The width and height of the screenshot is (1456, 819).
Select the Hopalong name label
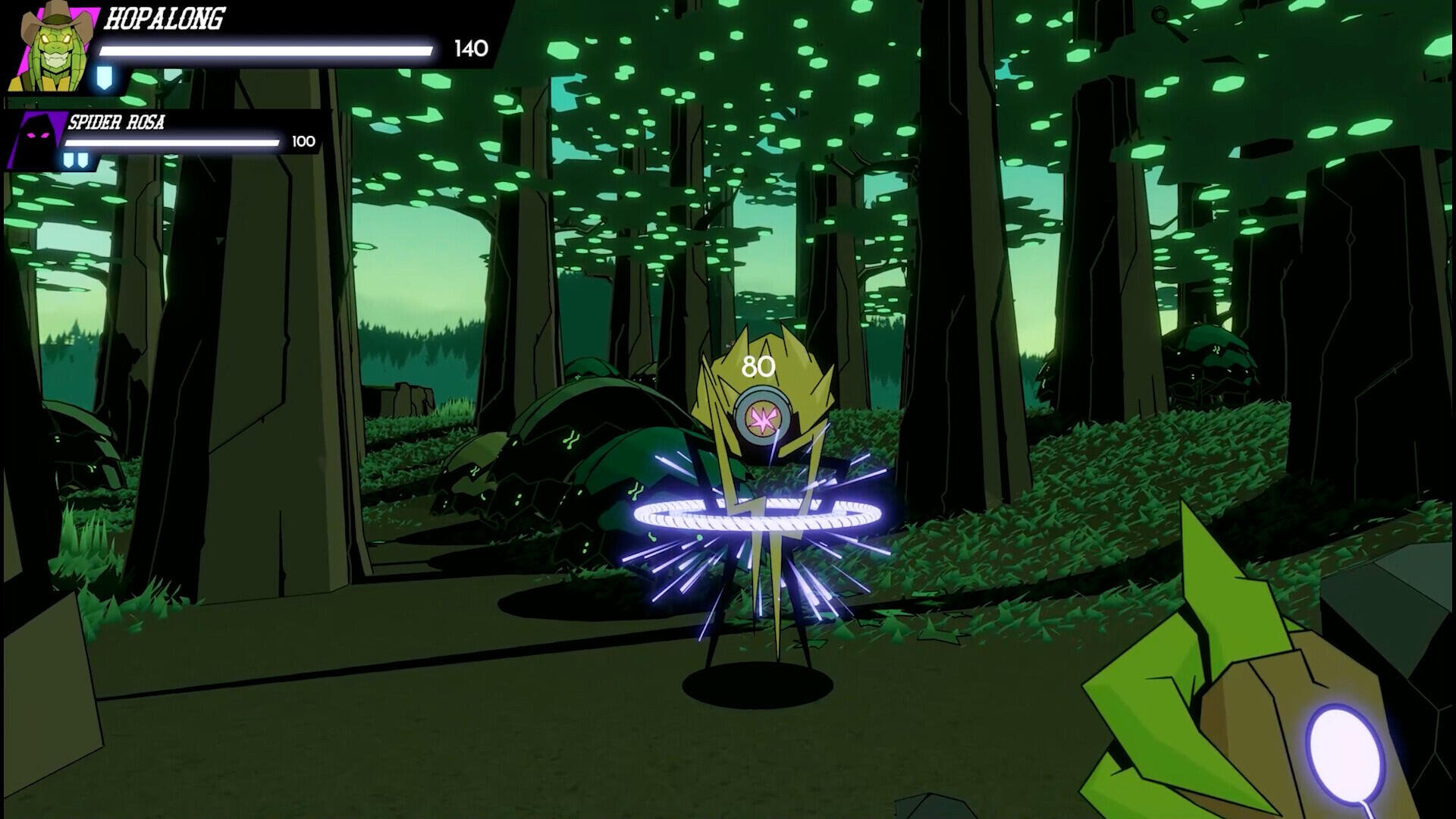coord(164,17)
